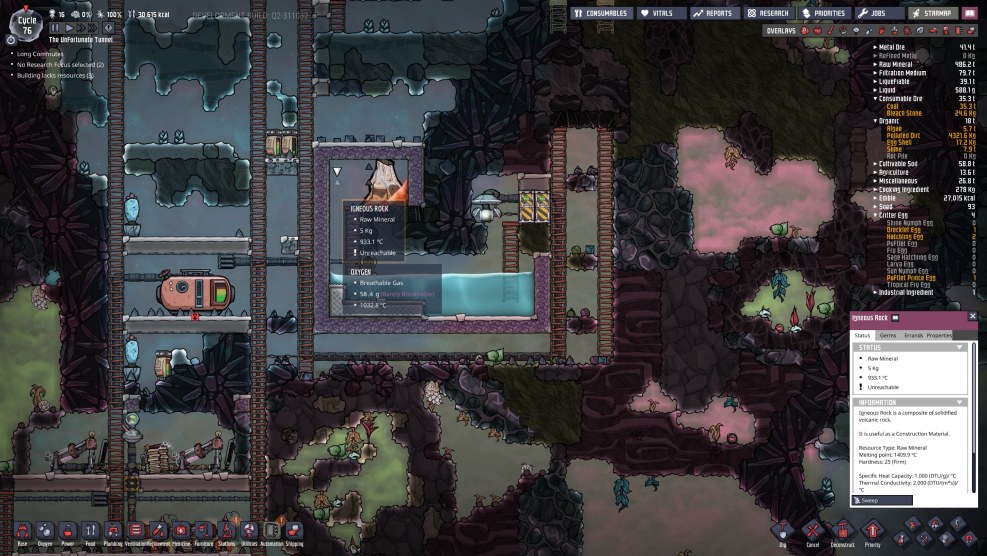
Task: Click the Sweep button for Igneous Rock
Action: point(882,500)
